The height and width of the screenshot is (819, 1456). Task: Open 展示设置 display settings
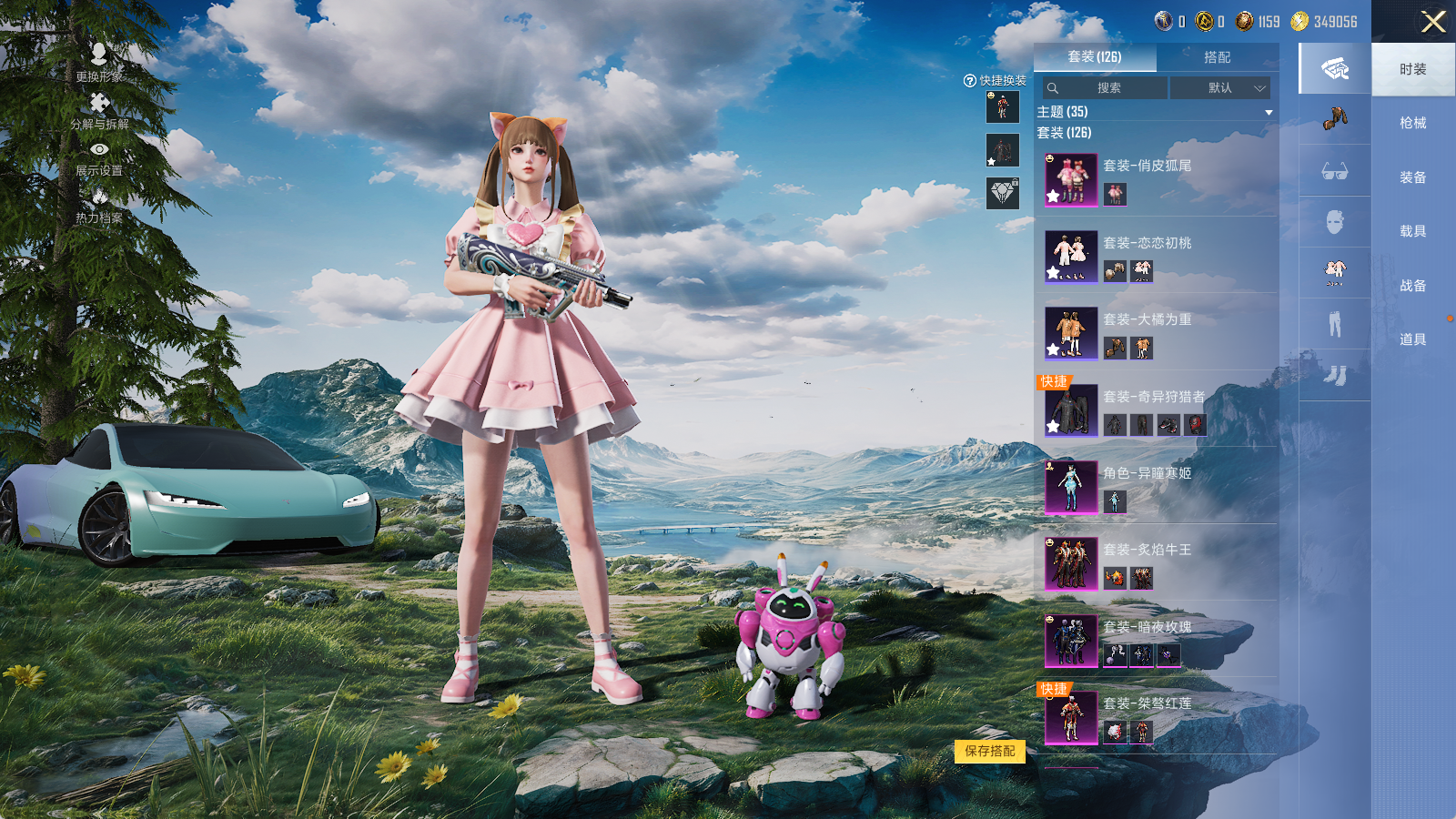99,157
